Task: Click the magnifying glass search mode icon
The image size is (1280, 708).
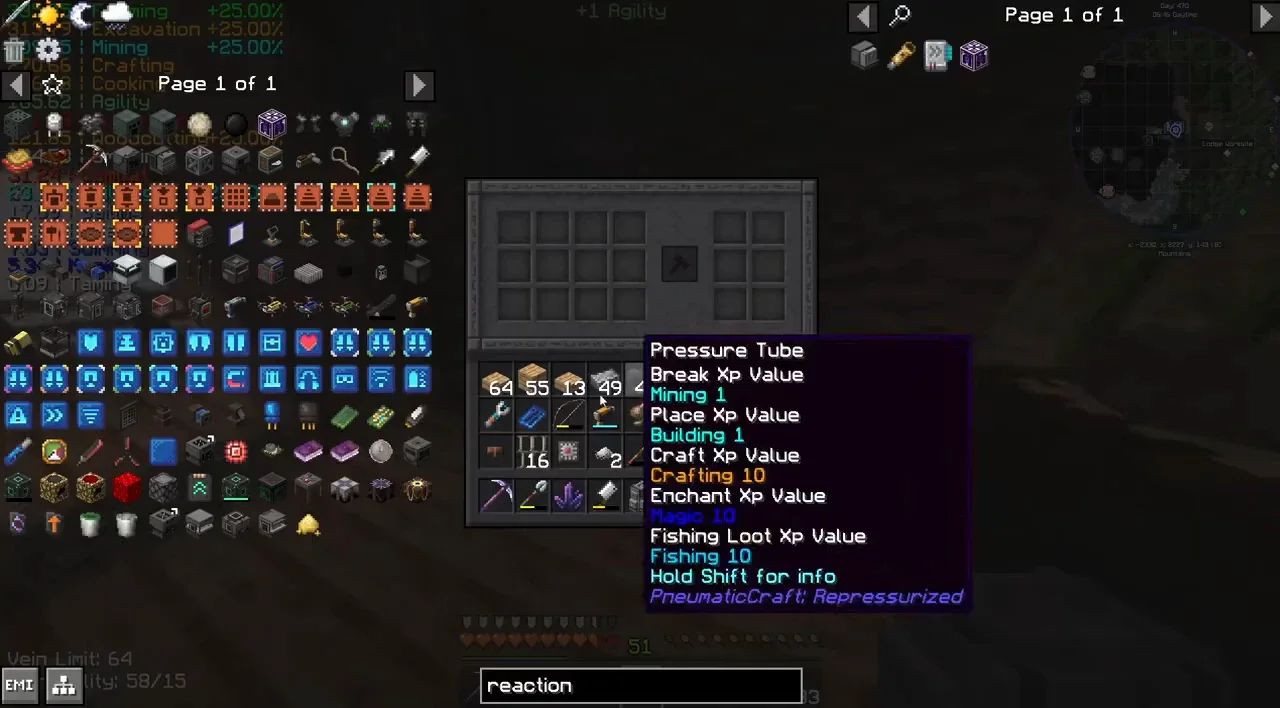Action: tap(900, 16)
